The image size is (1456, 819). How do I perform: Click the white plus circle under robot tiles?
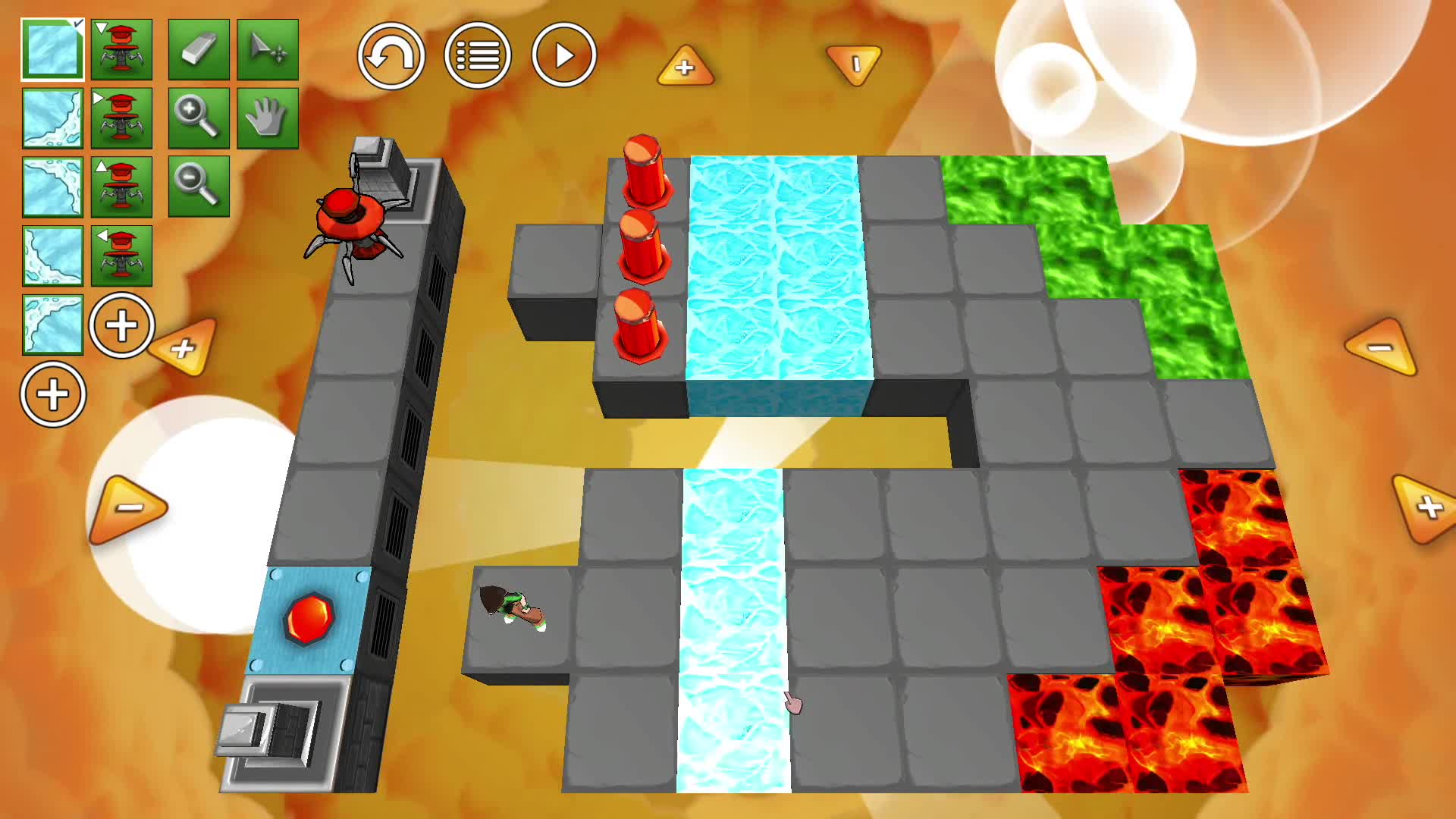click(x=121, y=325)
